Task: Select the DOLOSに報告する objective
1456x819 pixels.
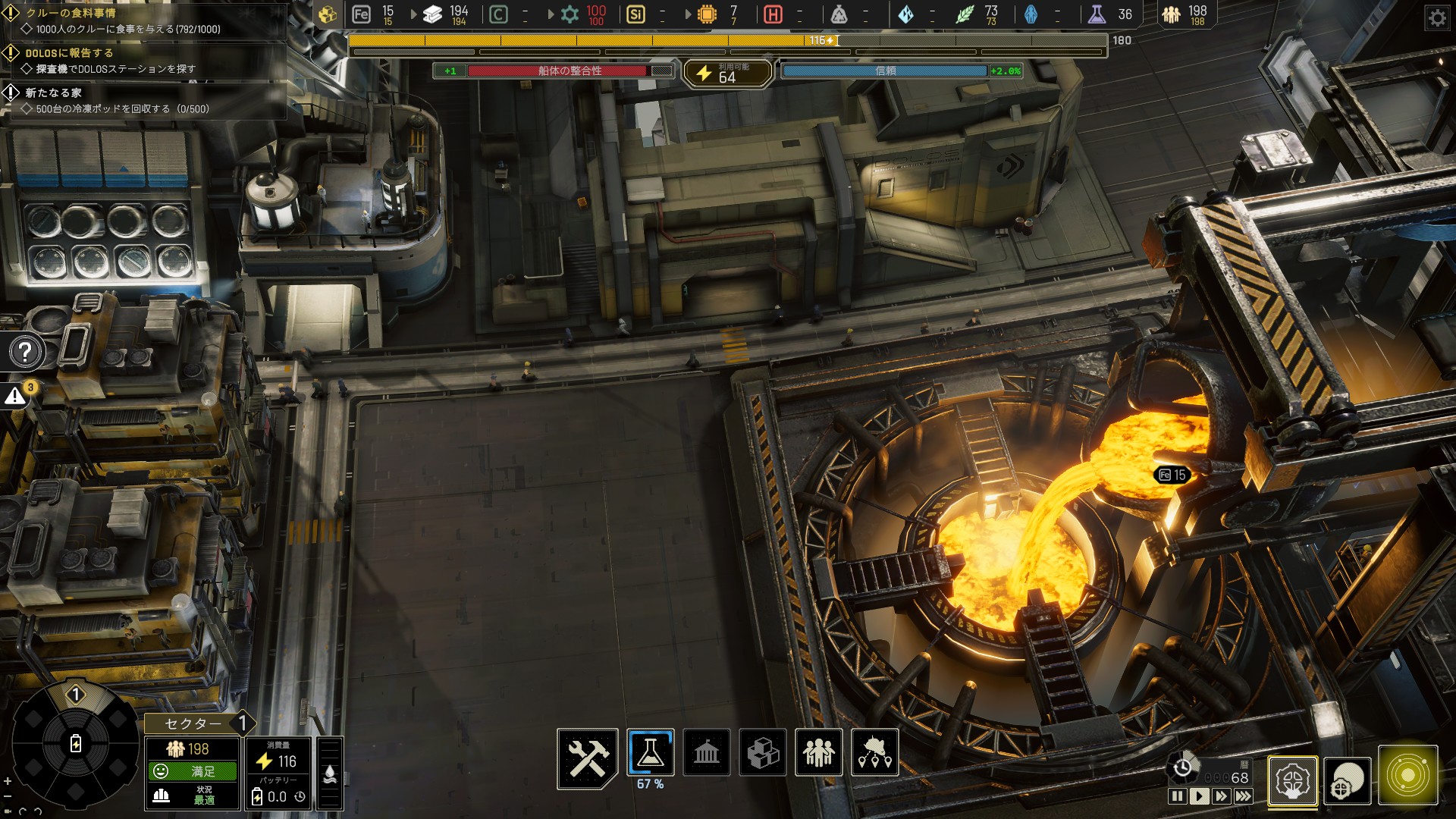Action: [69, 53]
